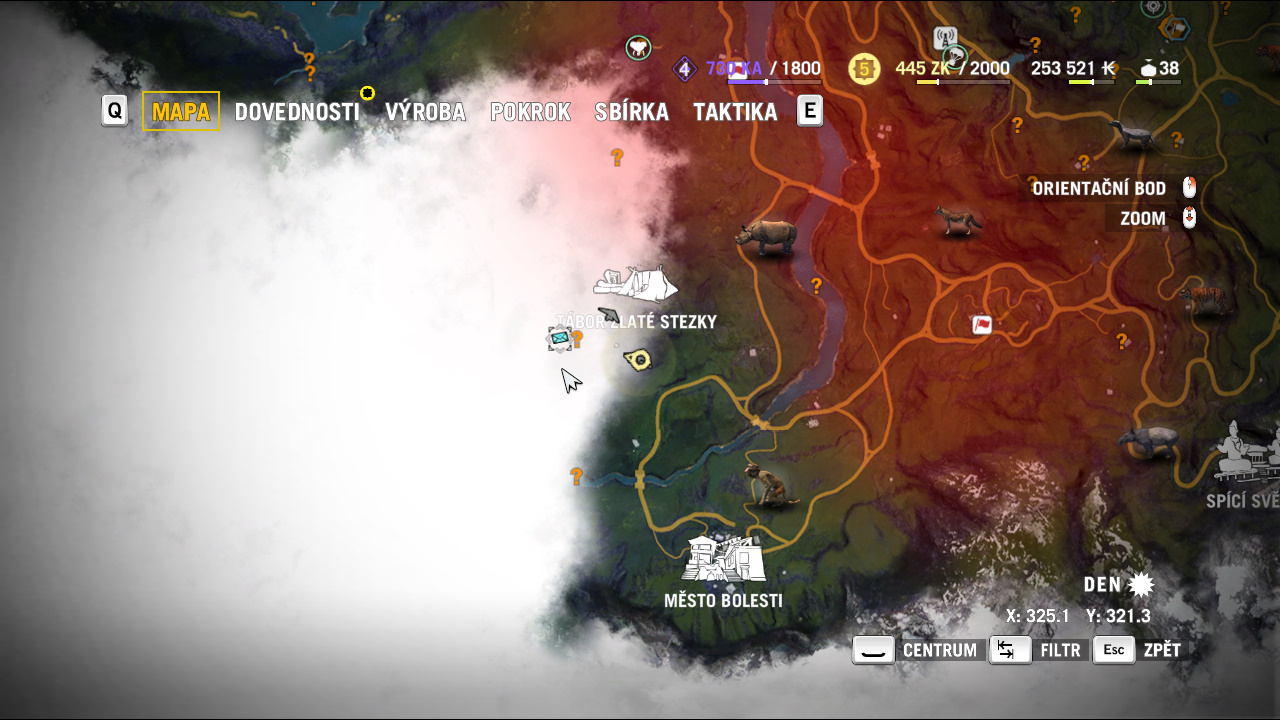Open the Výroba tab

click(x=425, y=112)
